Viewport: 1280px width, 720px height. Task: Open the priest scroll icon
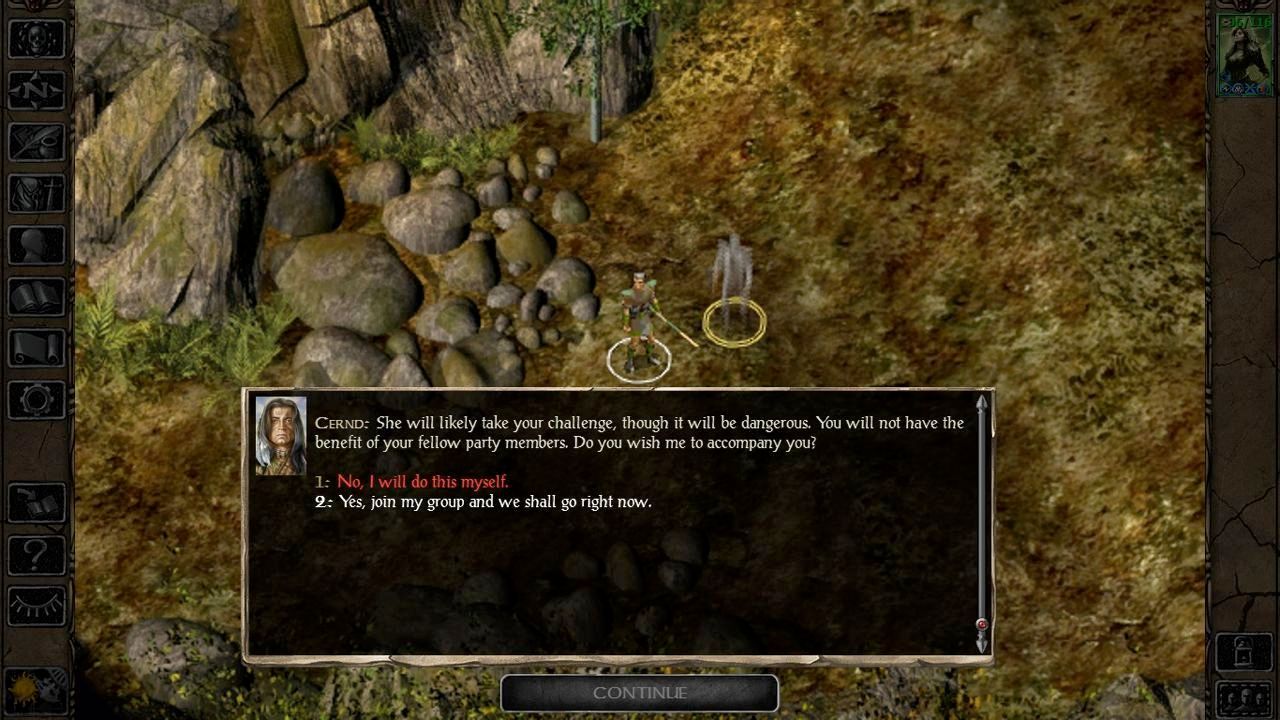(37, 348)
